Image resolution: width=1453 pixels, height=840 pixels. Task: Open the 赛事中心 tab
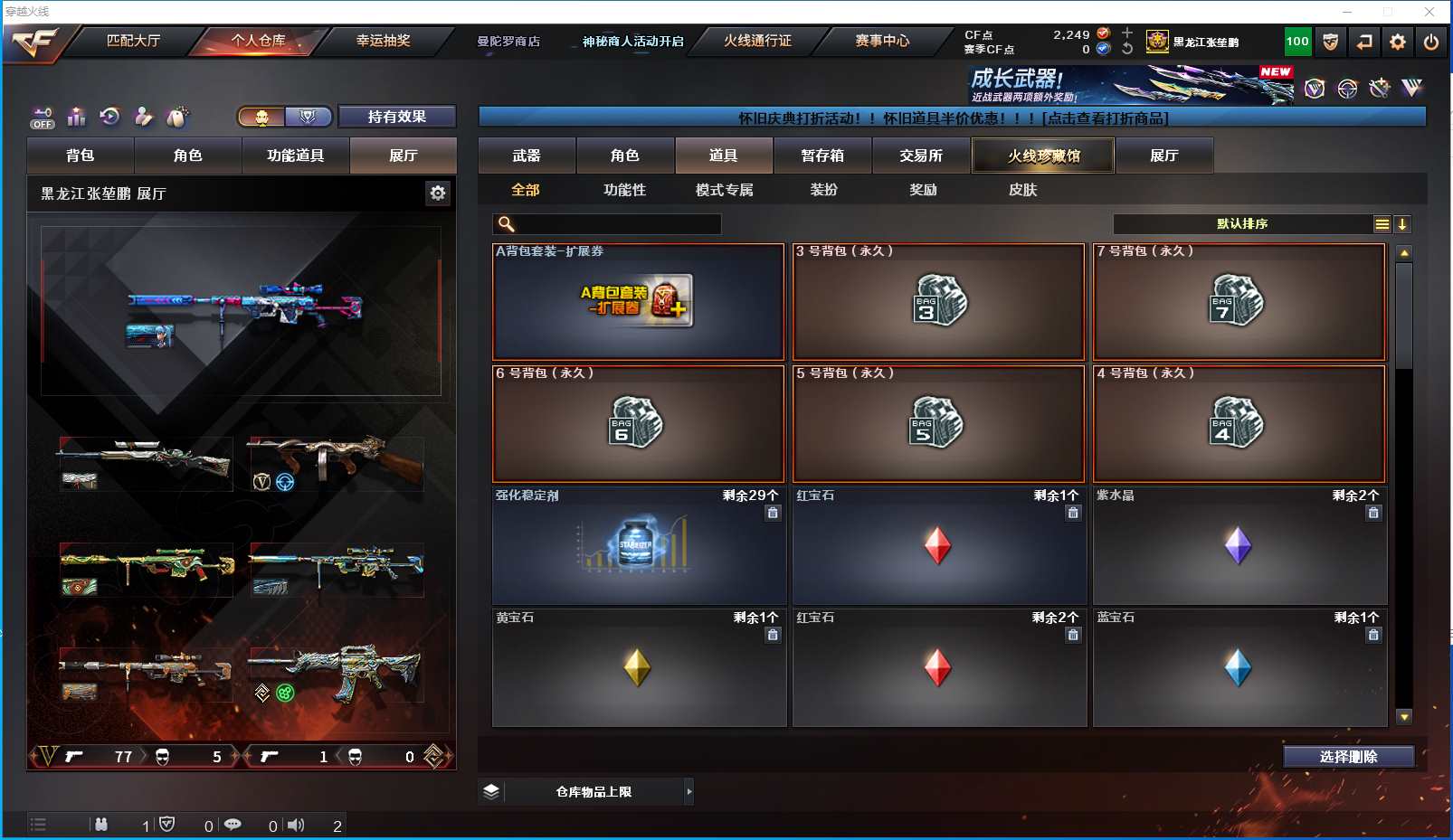(882, 41)
